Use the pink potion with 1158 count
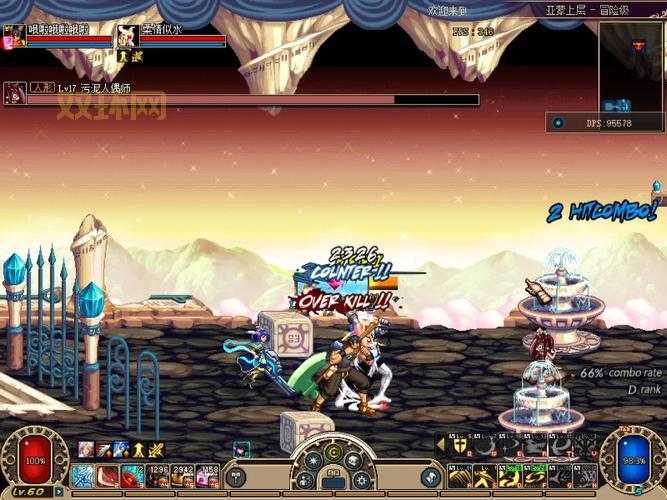 (x=208, y=476)
